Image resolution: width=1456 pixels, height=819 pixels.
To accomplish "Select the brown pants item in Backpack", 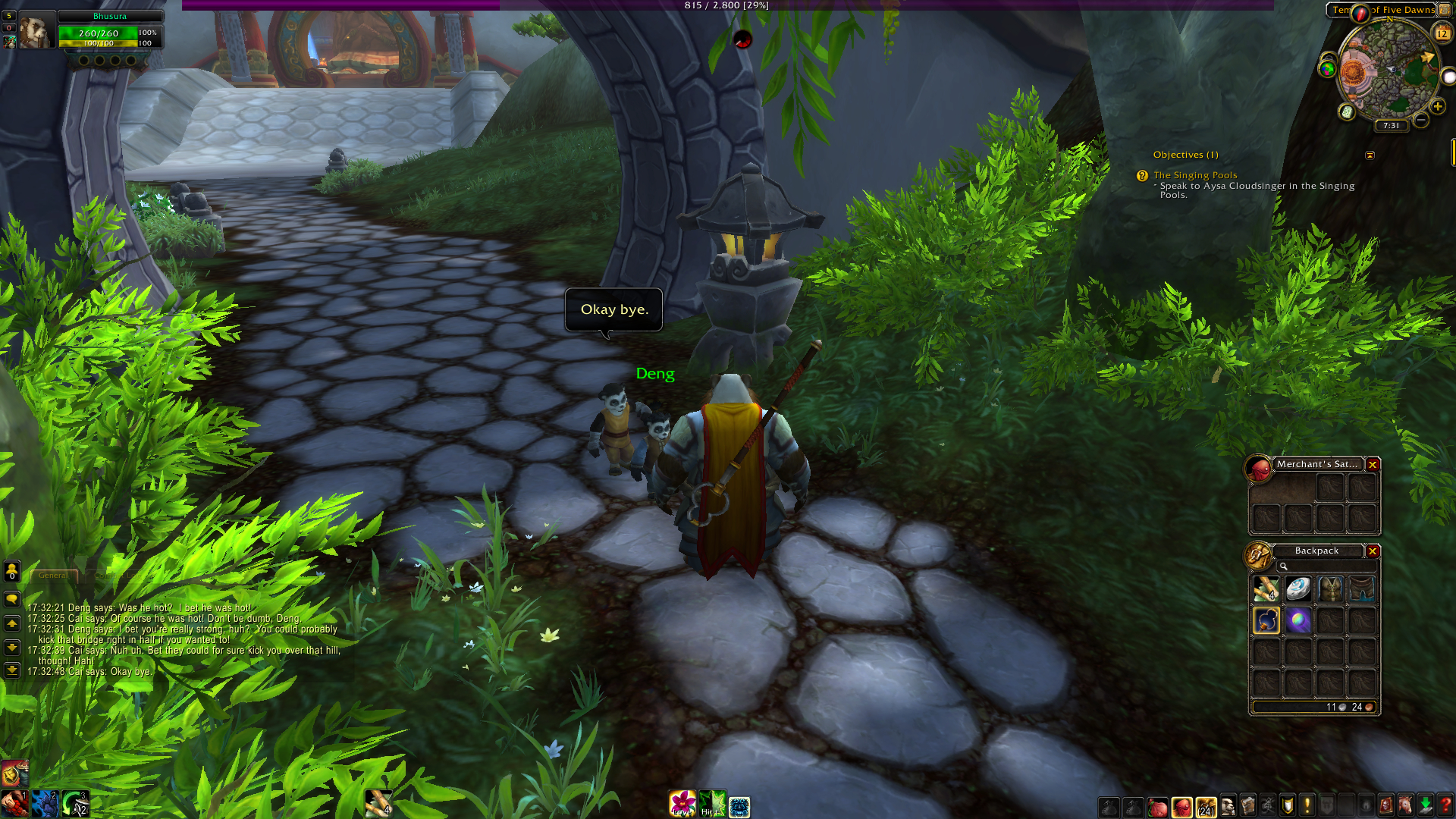I will pos(1362,589).
